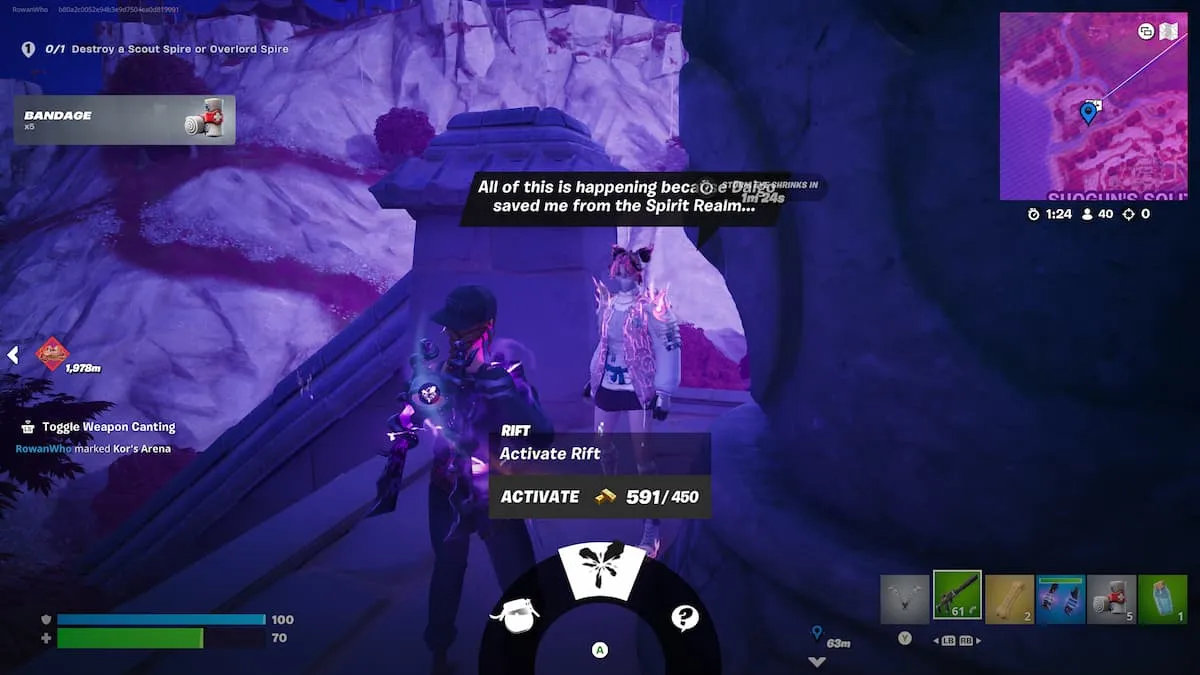Click the blue location pin on minimap
The width and height of the screenshot is (1200, 675).
point(1088,112)
